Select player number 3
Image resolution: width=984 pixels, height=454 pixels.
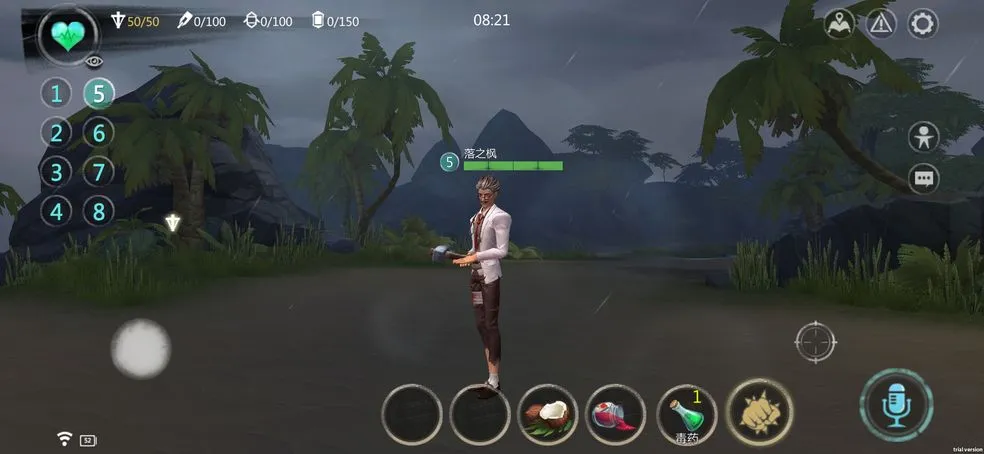(x=56, y=172)
